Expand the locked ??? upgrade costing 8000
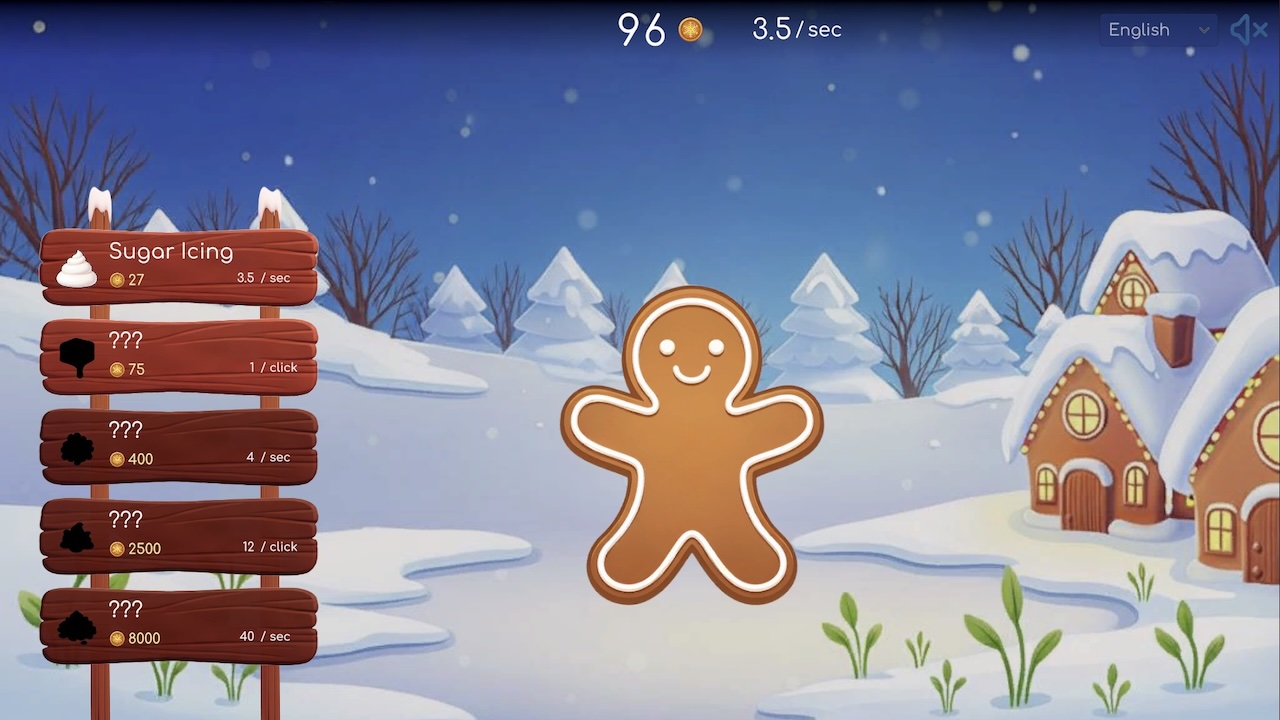Image resolution: width=1280 pixels, height=720 pixels. [180, 622]
